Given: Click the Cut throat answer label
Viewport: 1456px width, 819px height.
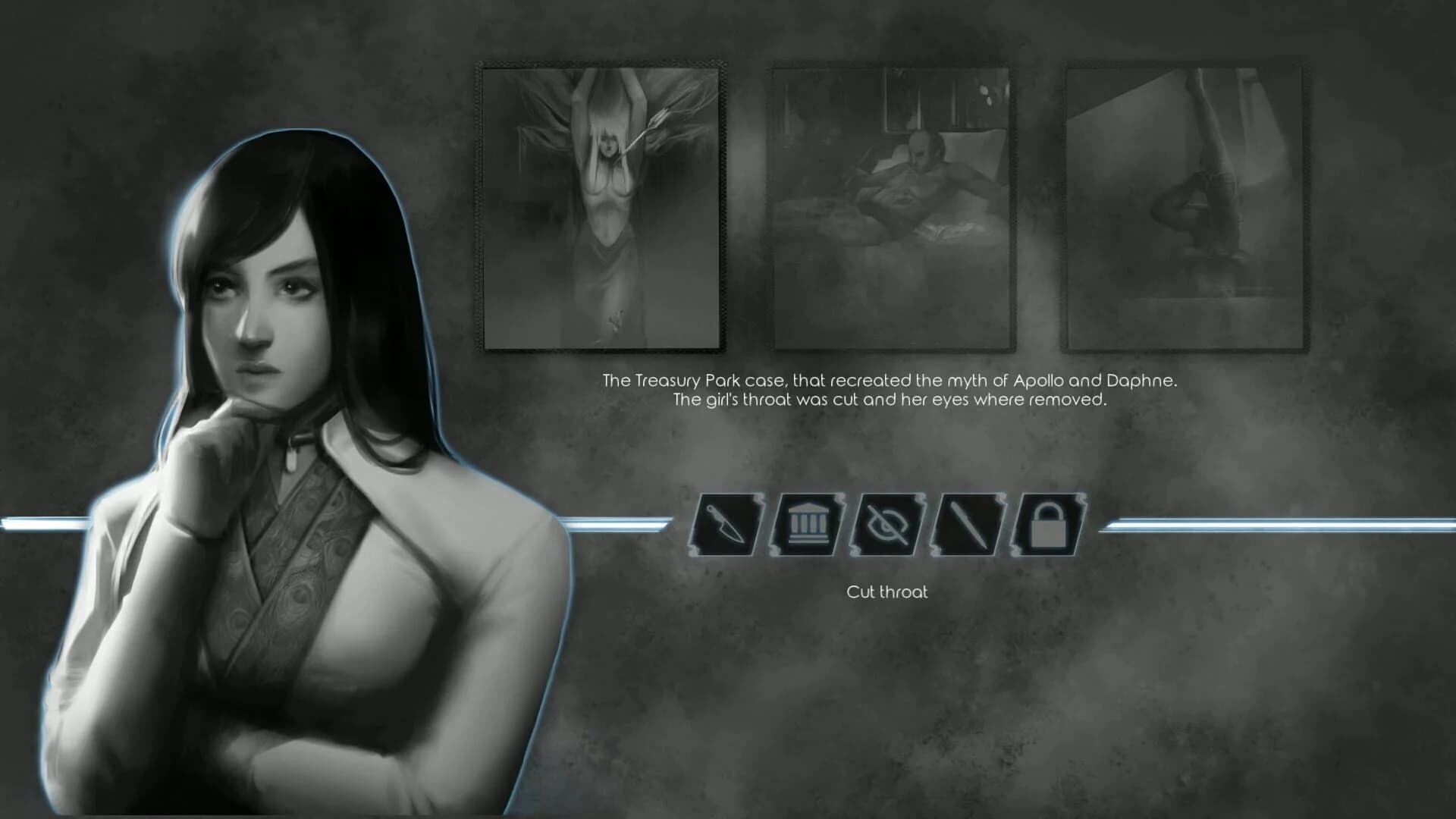Looking at the screenshot, I should click(x=888, y=592).
